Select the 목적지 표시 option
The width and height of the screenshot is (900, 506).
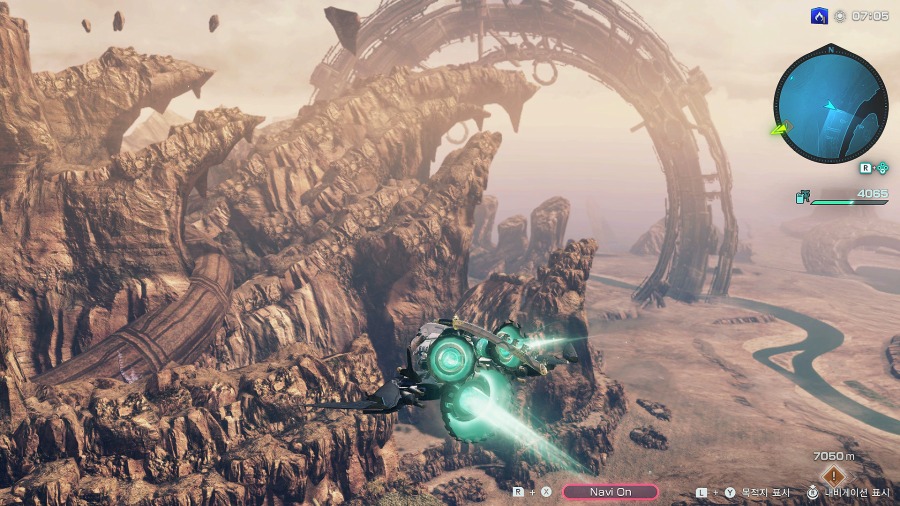pyautogui.click(x=767, y=492)
